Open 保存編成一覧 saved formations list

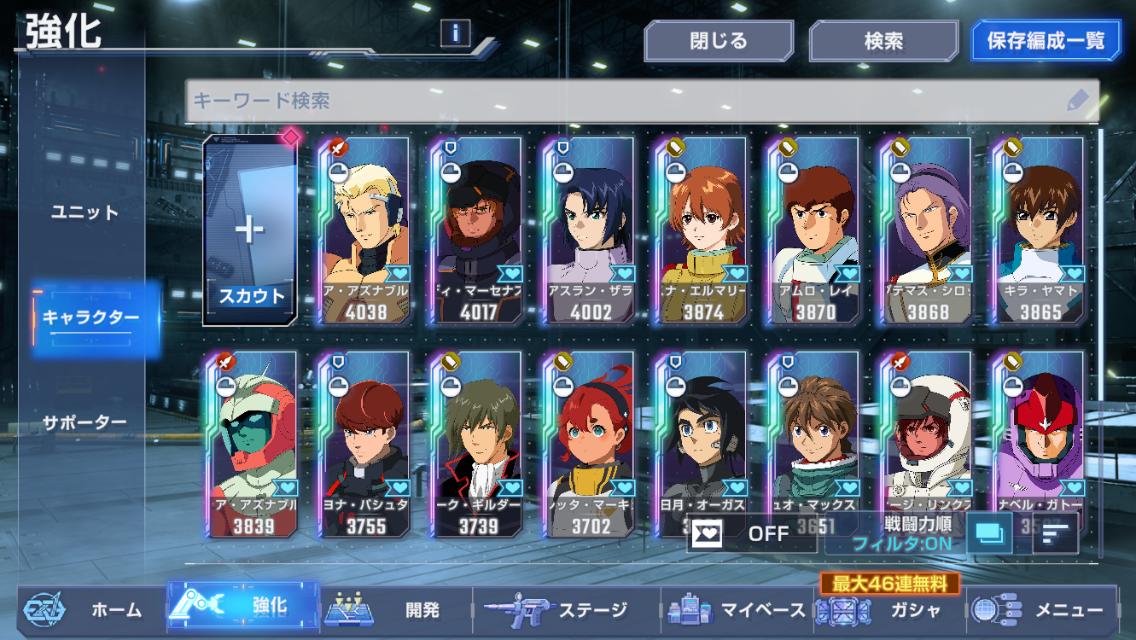pyautogui.click(x=1046, y=42)
